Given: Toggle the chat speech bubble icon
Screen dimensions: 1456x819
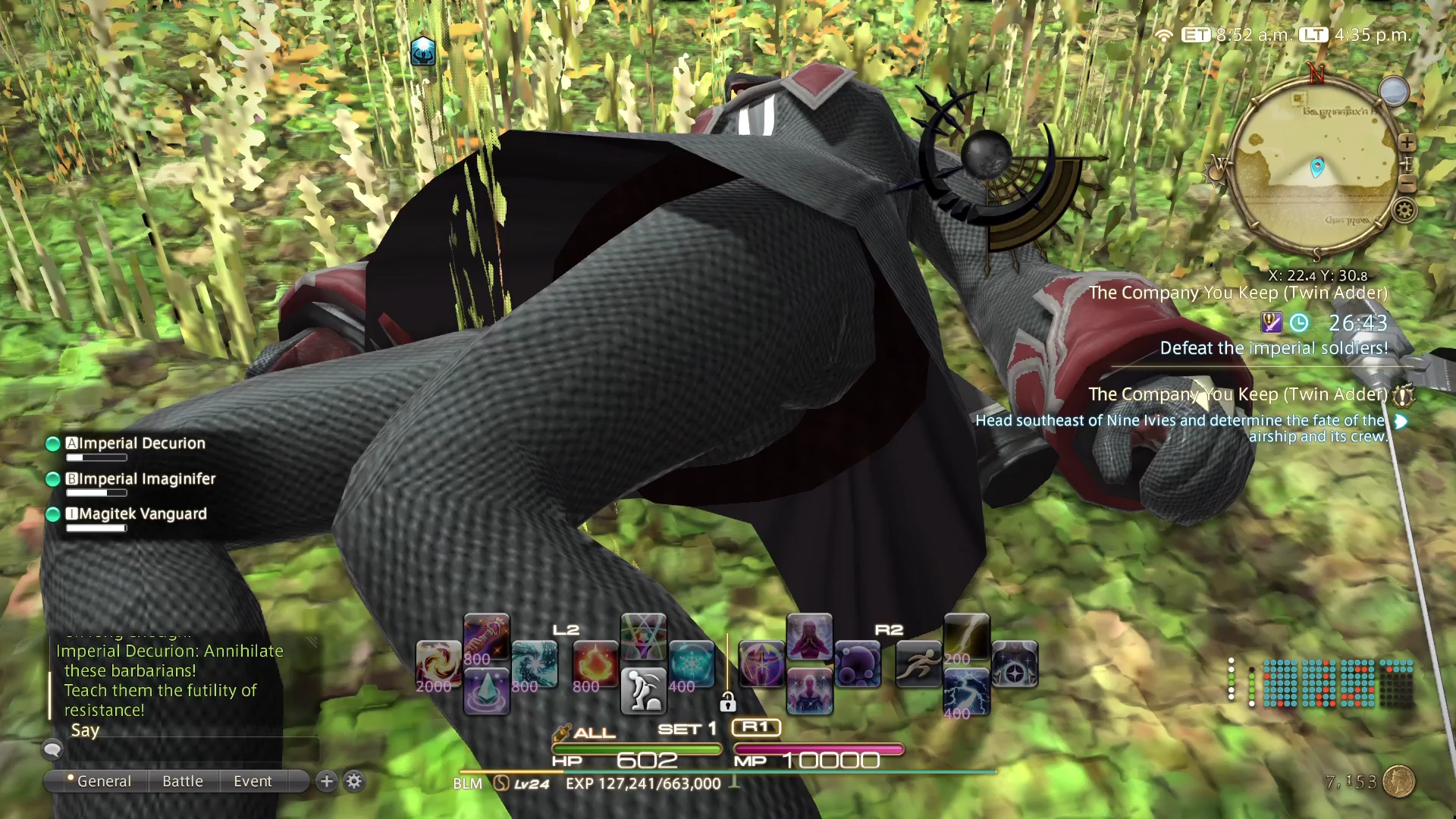Looking at the screenshot, I should click(52, 749).
